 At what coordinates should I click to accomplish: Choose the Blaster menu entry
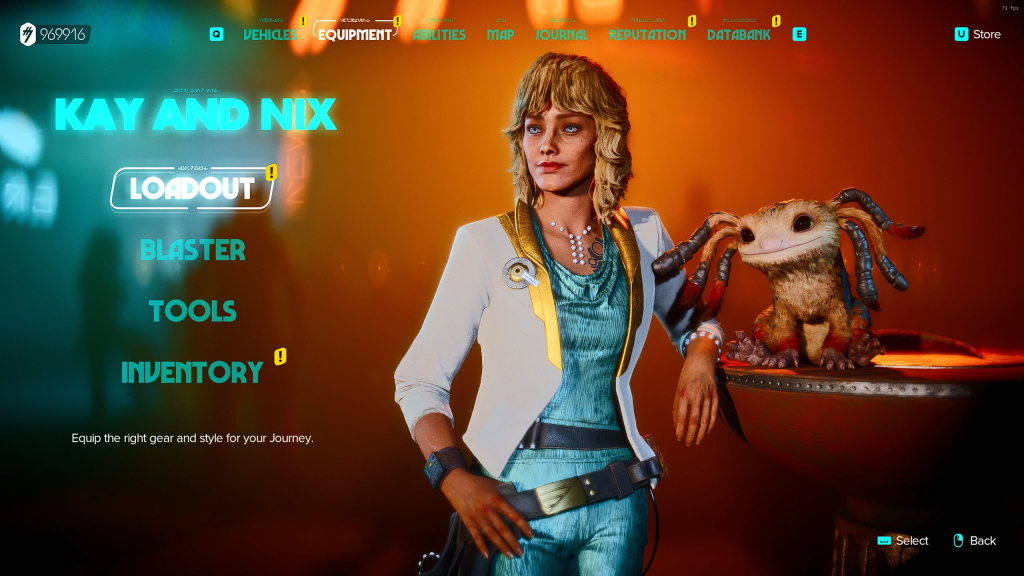[192, 250]
